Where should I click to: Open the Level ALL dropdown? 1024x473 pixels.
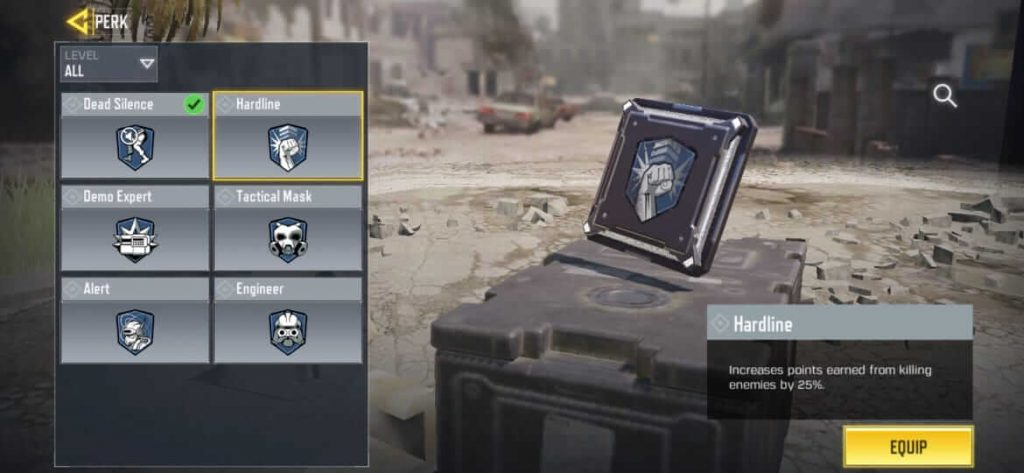[x=108, y=64]
